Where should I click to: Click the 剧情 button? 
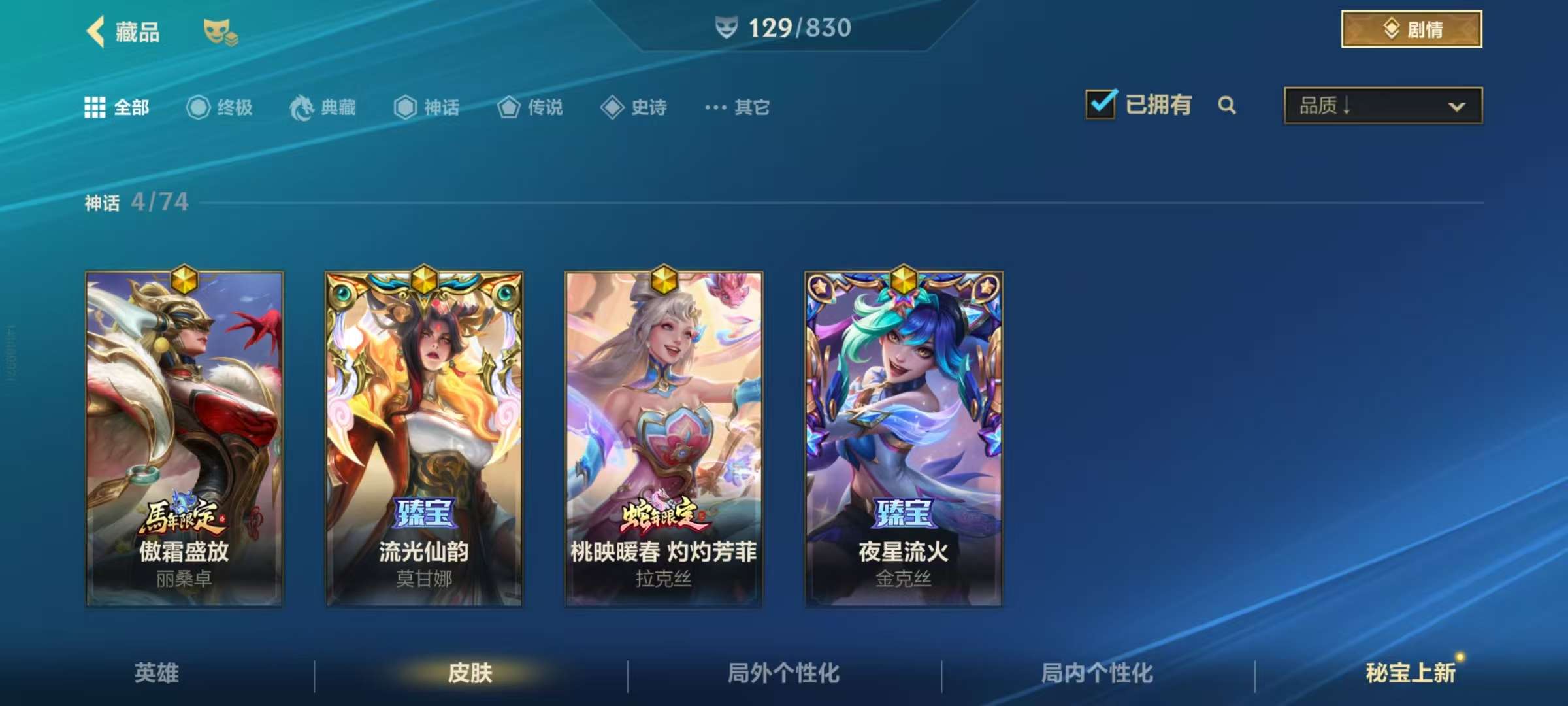pyautogui.click(x=1412, y=29)
